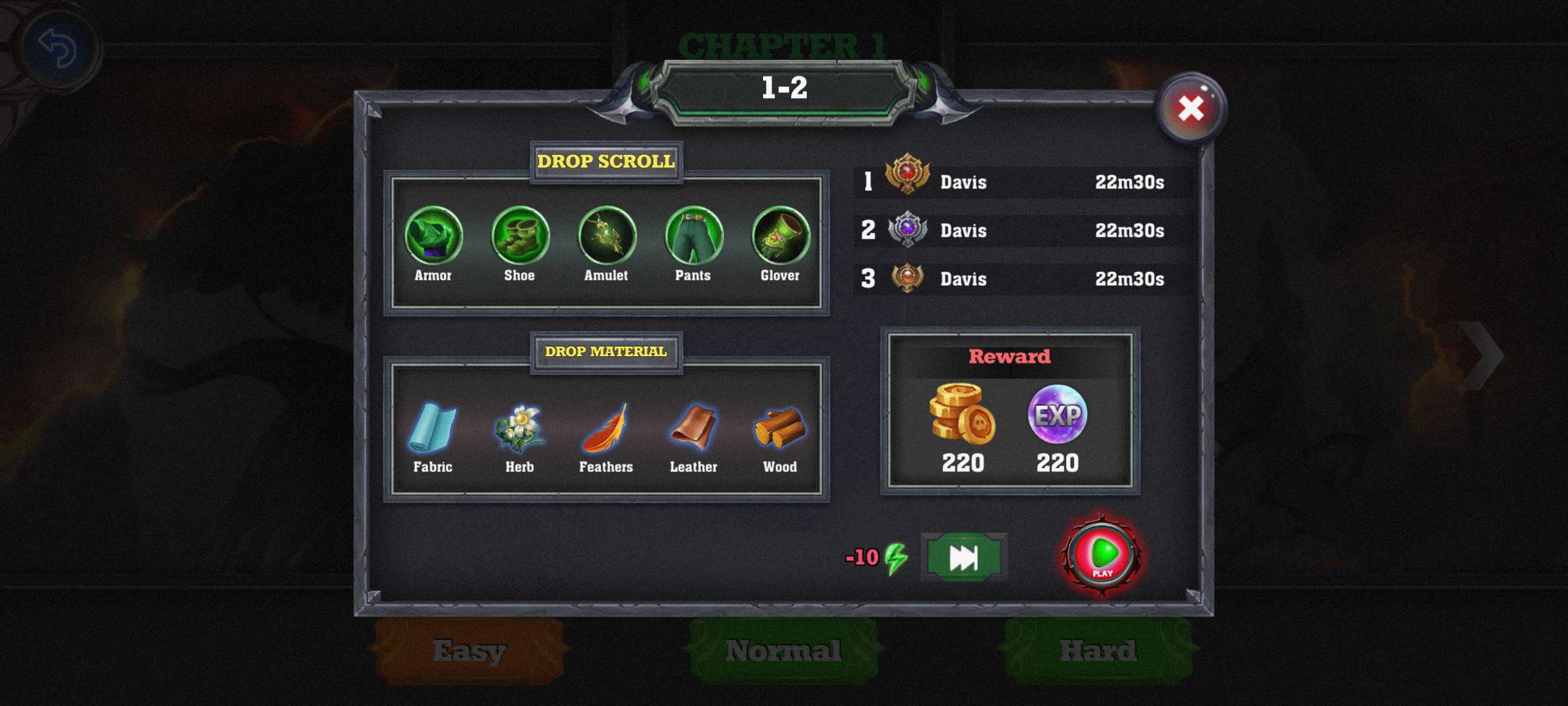Viewport: 1568px width, 706px height.
Task: View the Pants drop scroll
Action: 693,236
